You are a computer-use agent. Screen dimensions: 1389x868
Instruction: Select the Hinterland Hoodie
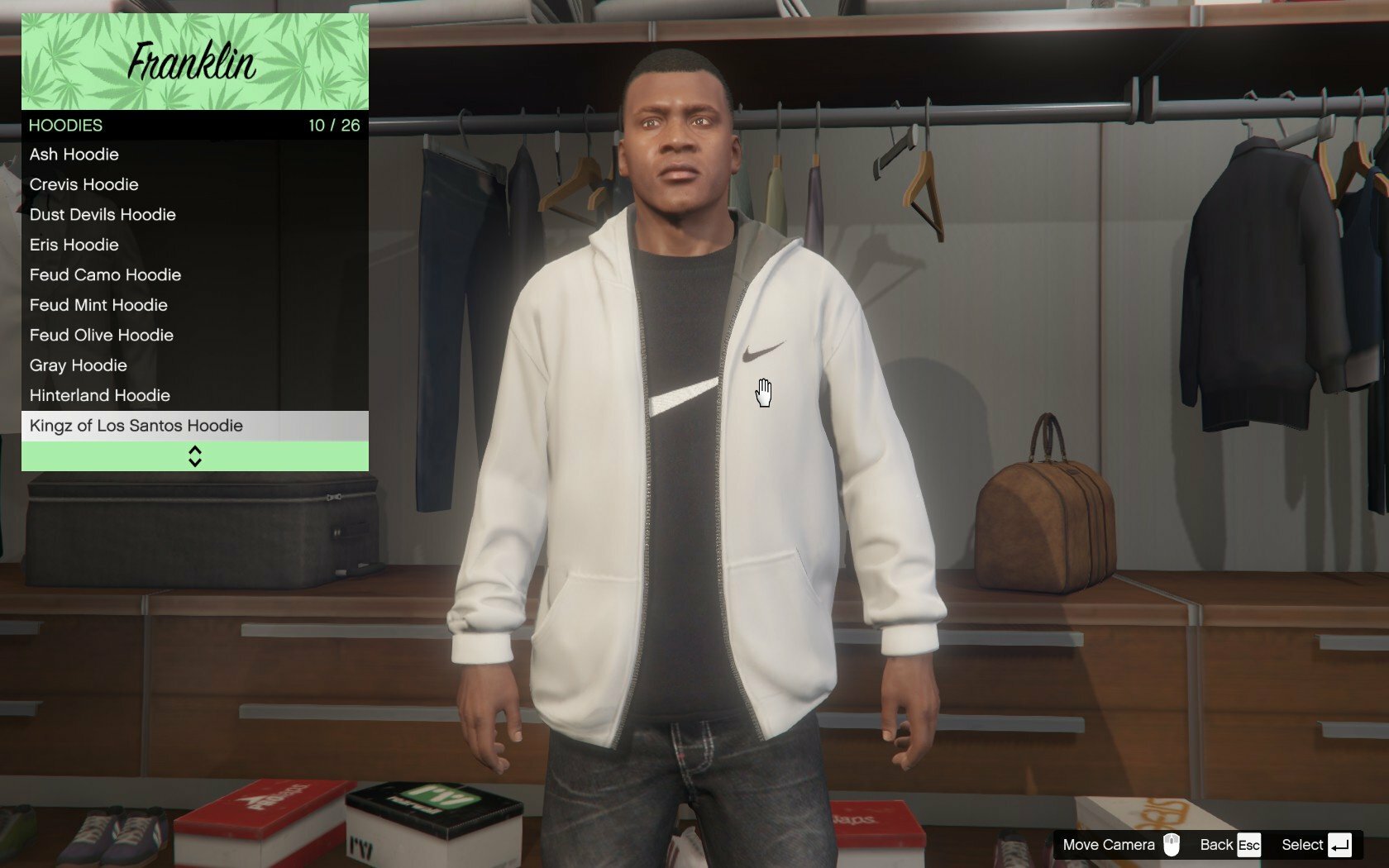point(100,396)
